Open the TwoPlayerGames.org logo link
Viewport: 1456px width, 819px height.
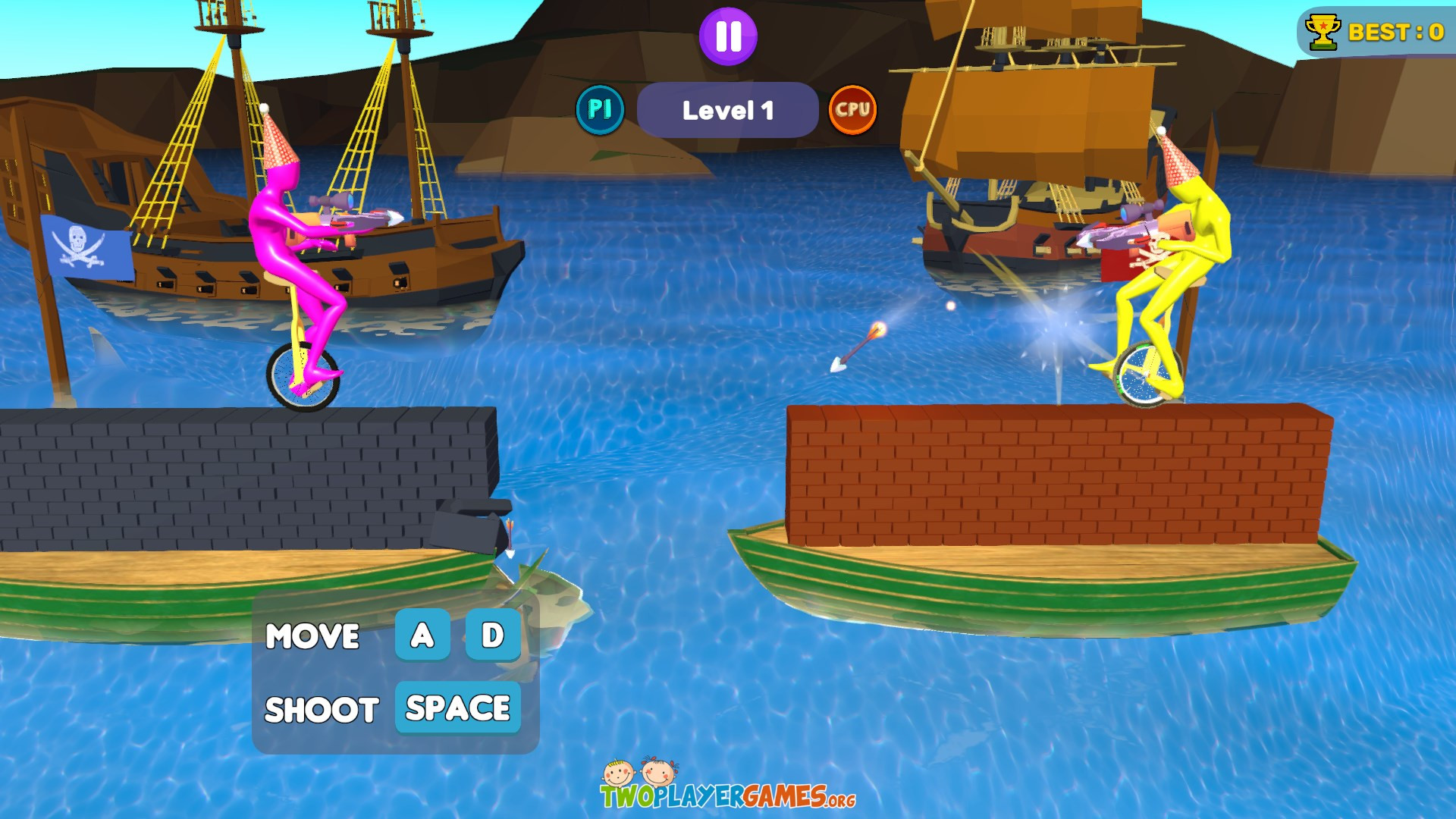pos(727,786)
